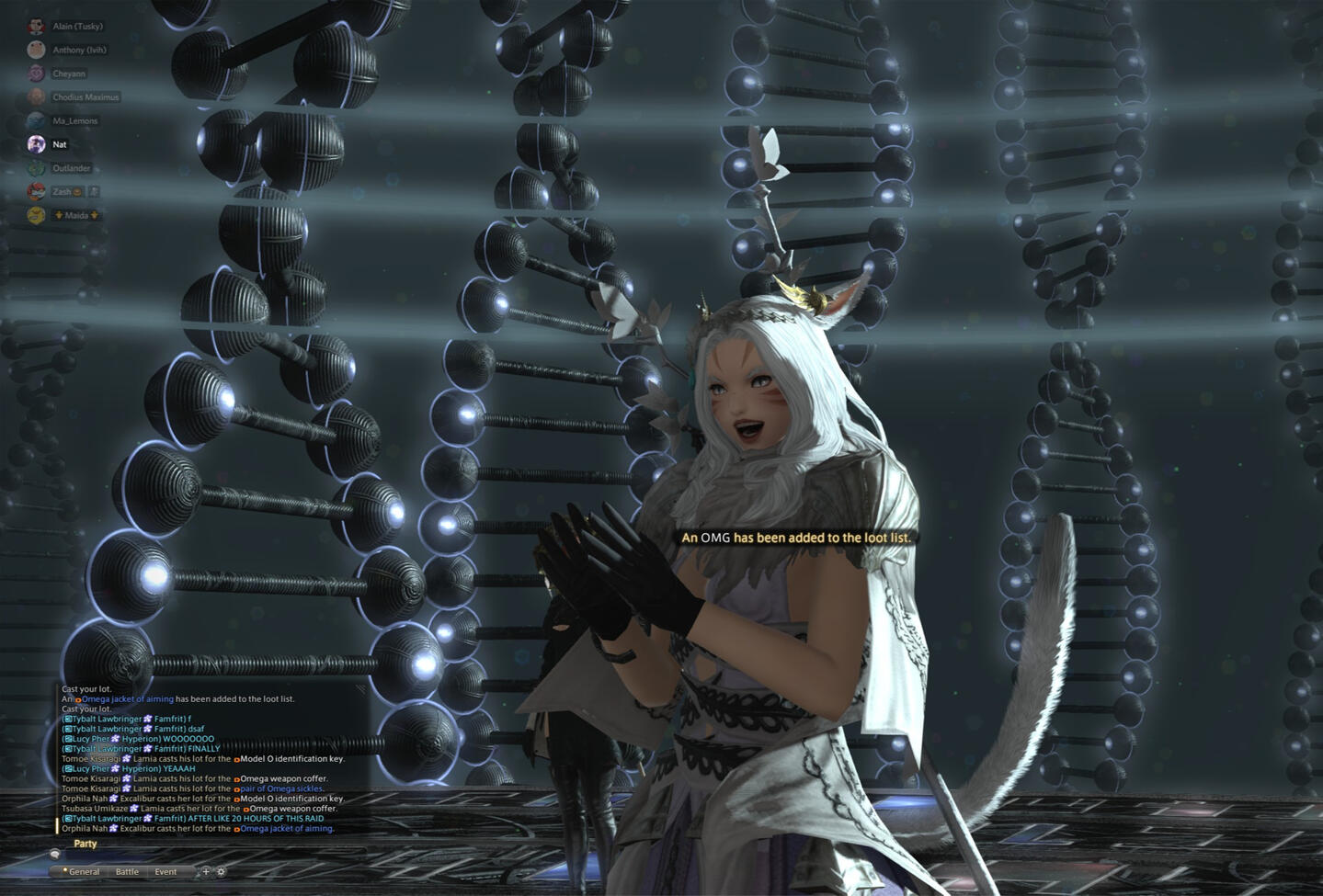Open the chat mode speech bubble icon

pyautogui.click(x=55, y=855)
